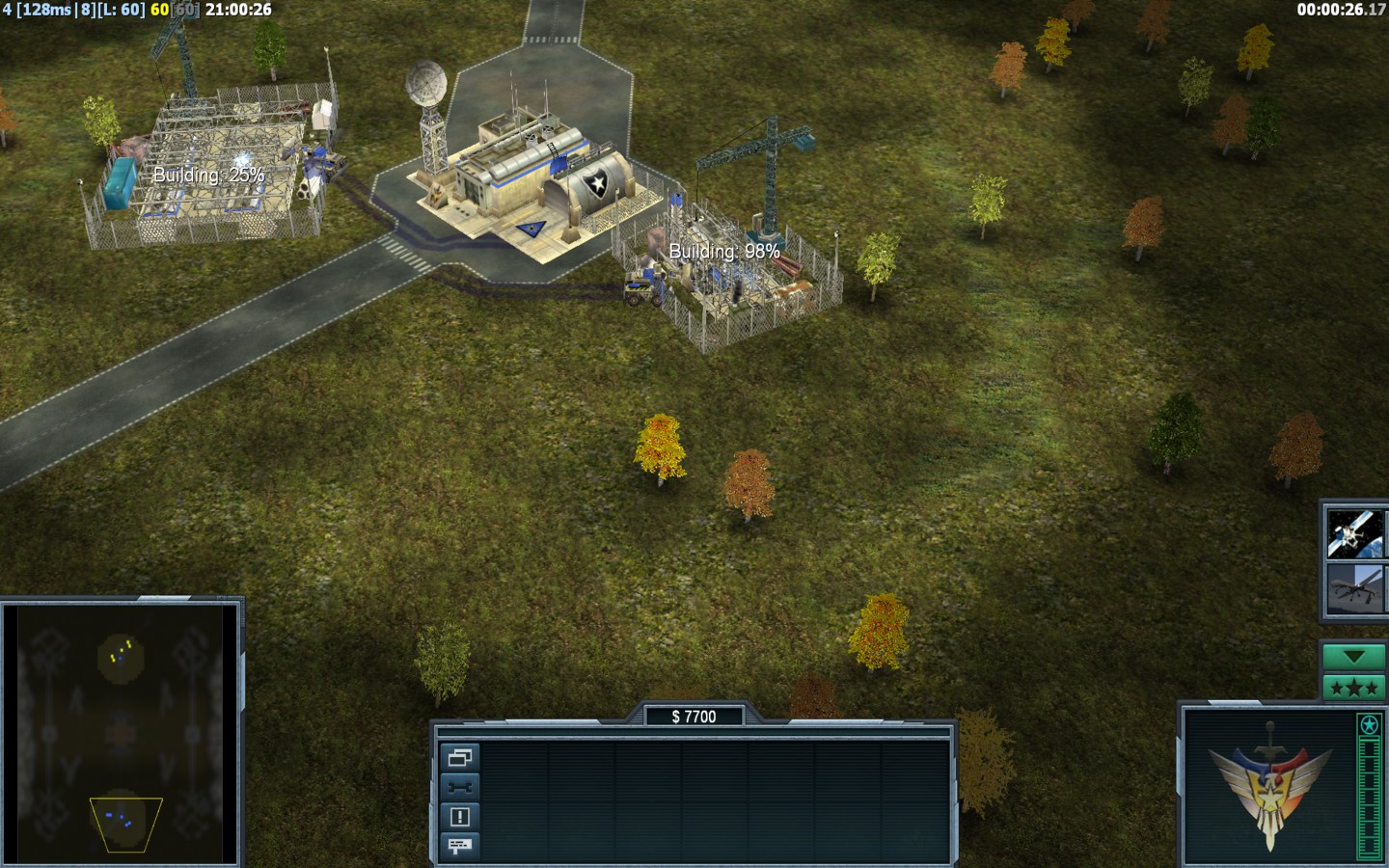
Task: Select the wrench-shaped button on command bar
Action: 459,787
